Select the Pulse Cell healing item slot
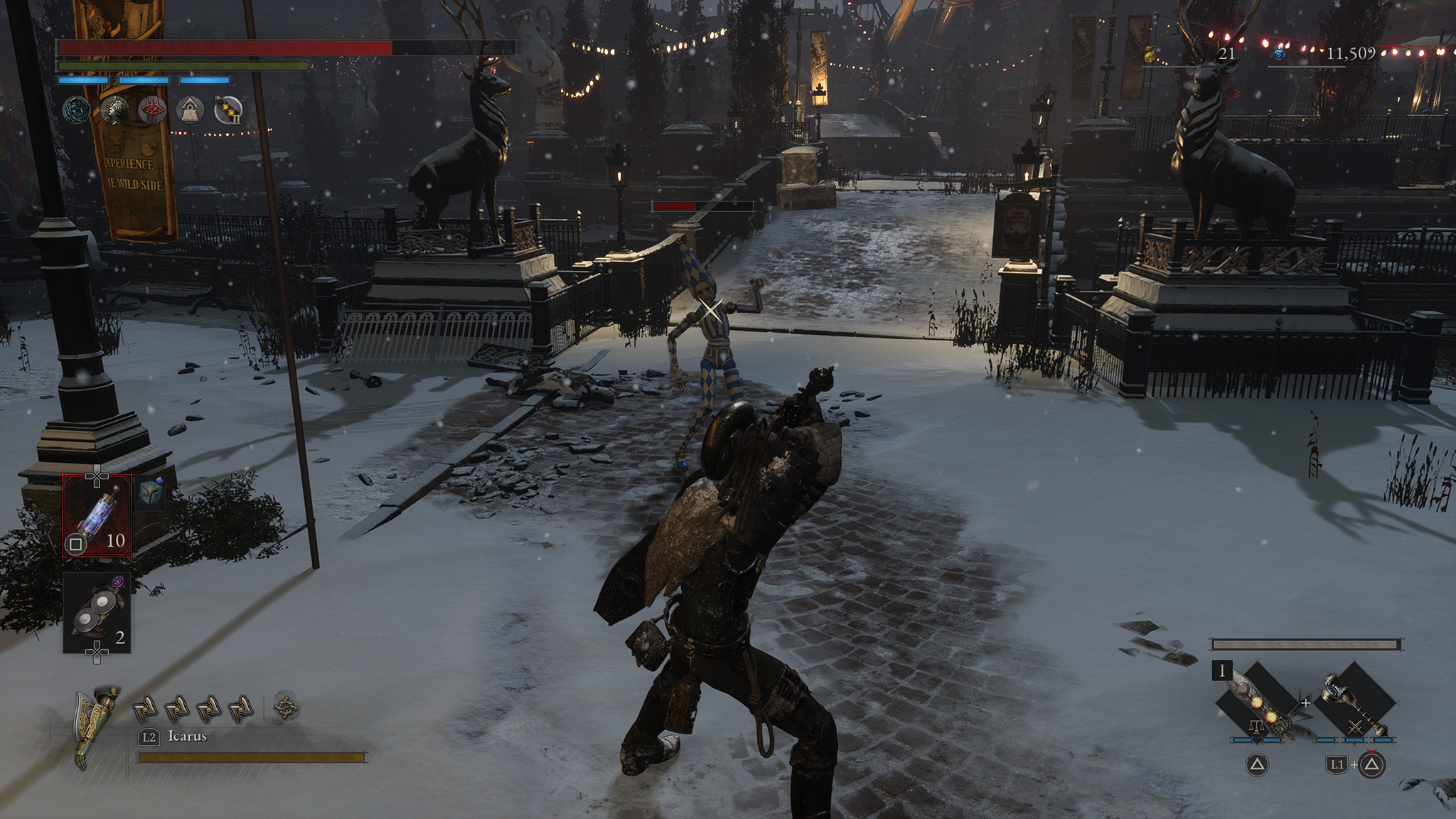Screen dimensions: 1456x819 coord(97,513)
